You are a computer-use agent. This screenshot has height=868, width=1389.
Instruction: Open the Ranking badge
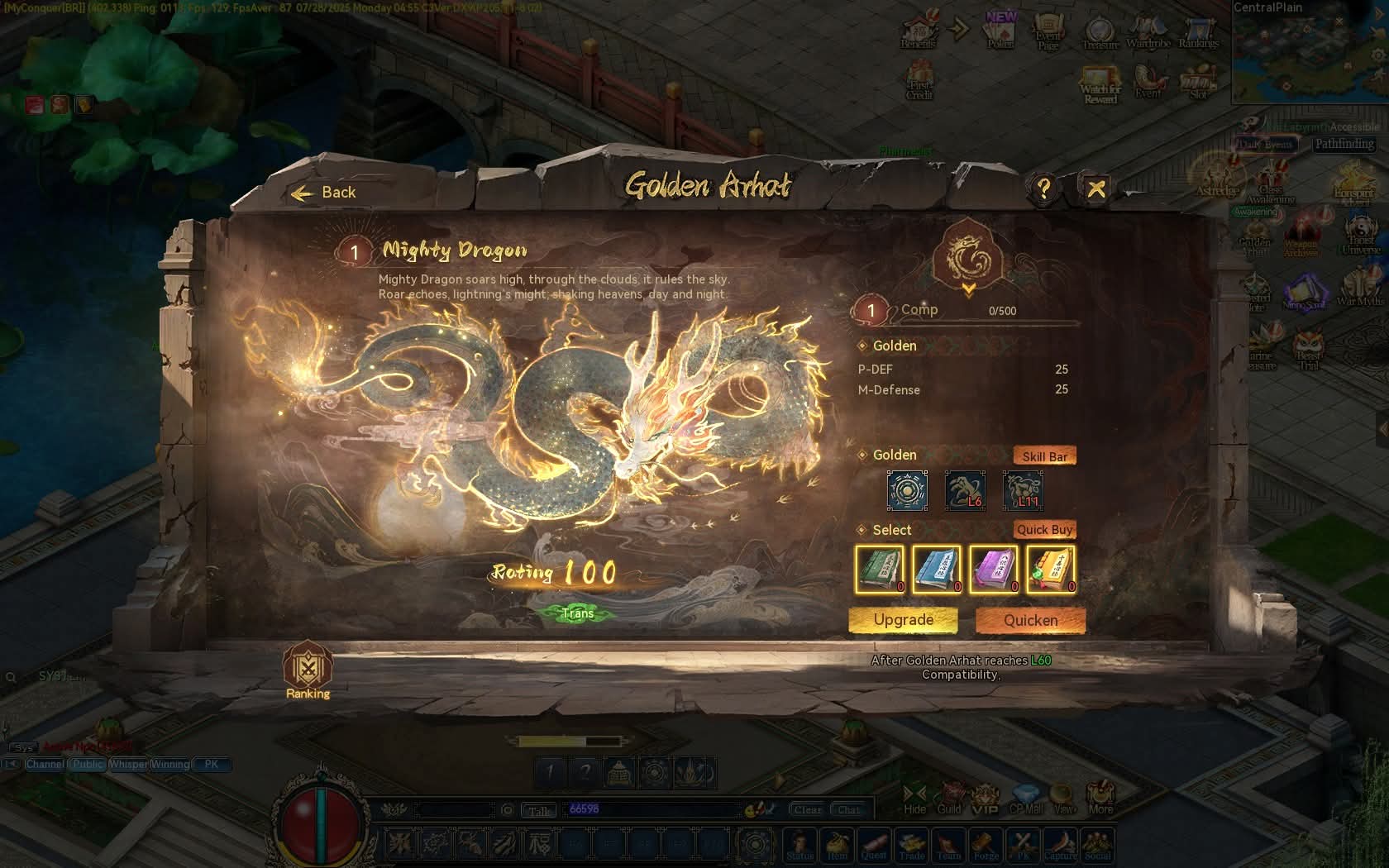(308, 670)
